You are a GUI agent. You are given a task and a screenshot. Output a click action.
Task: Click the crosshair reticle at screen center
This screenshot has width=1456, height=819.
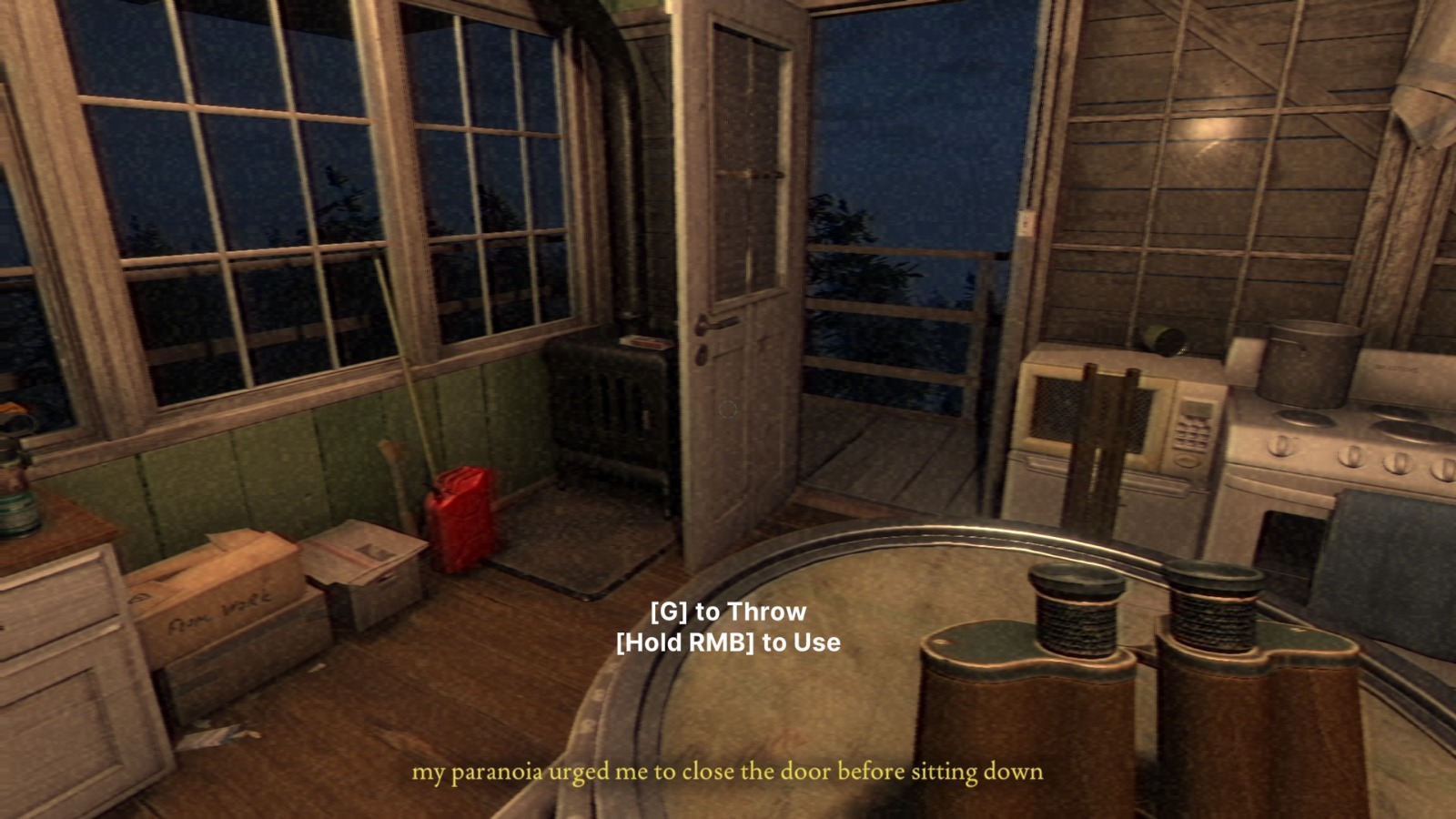click(728, 409)
